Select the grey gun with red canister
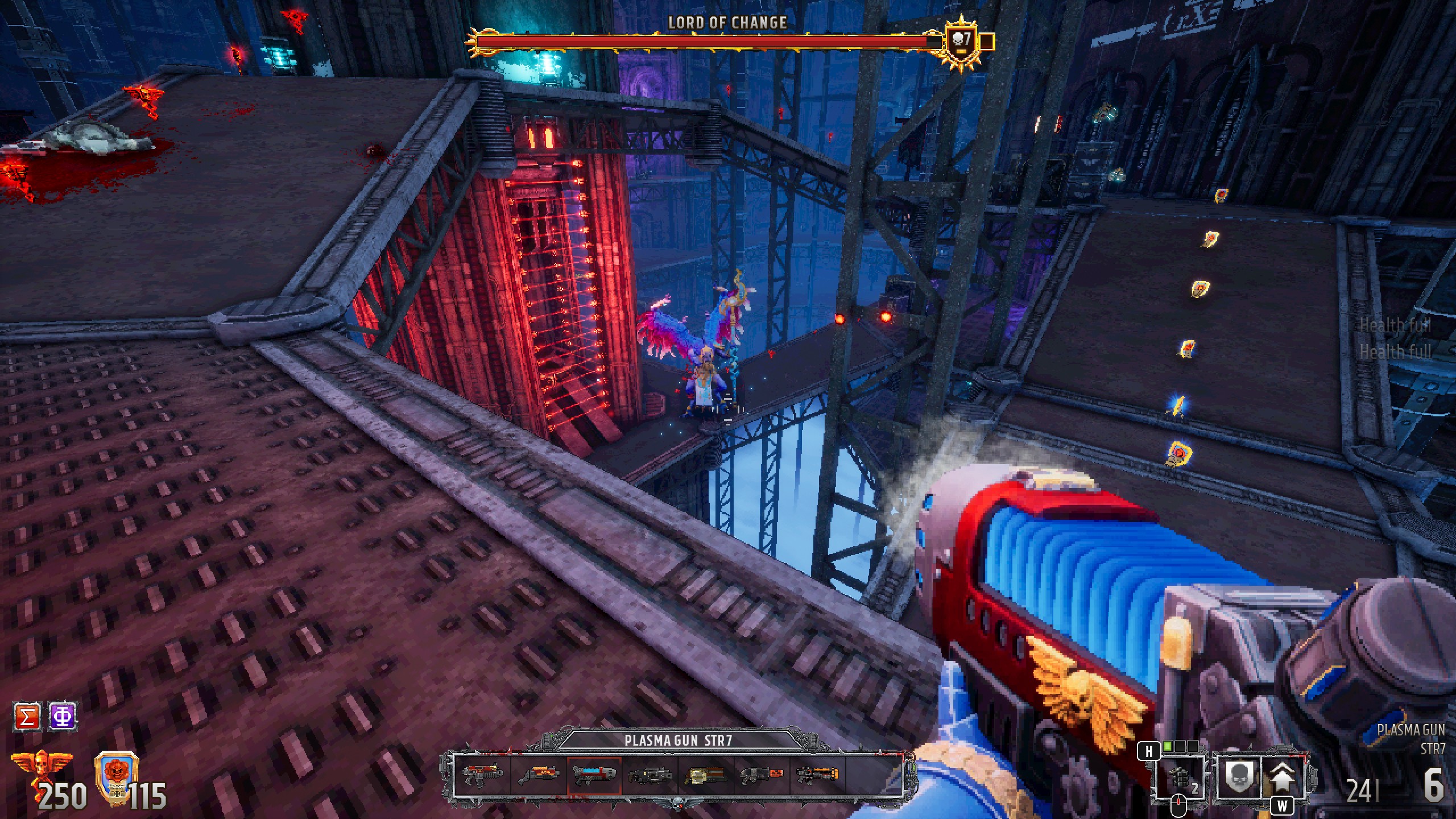1456x819 pixels. [762, 775]
